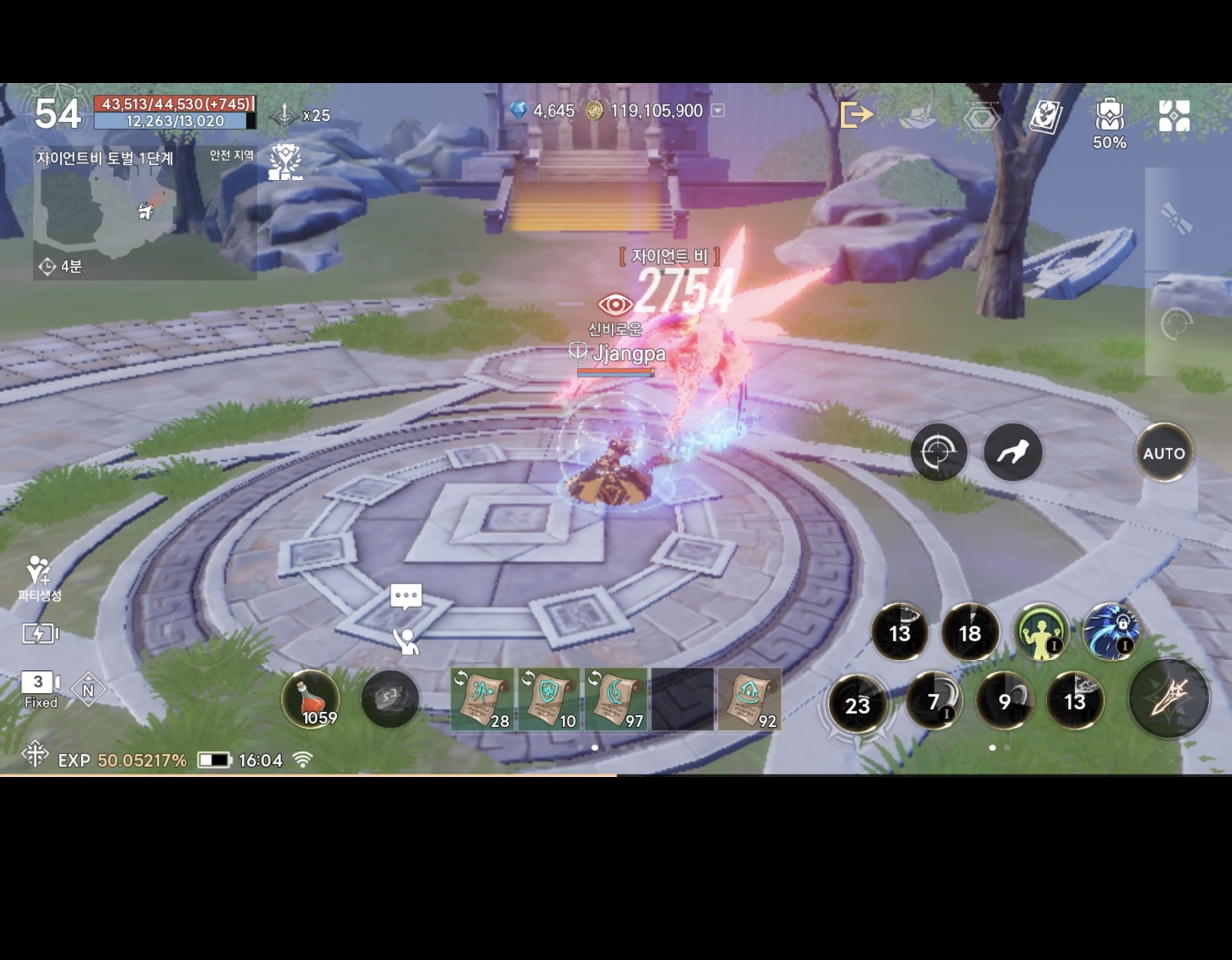Use the red health potion slot
The width and height of the screenshot is (1232, 960).
pos(310,698)
